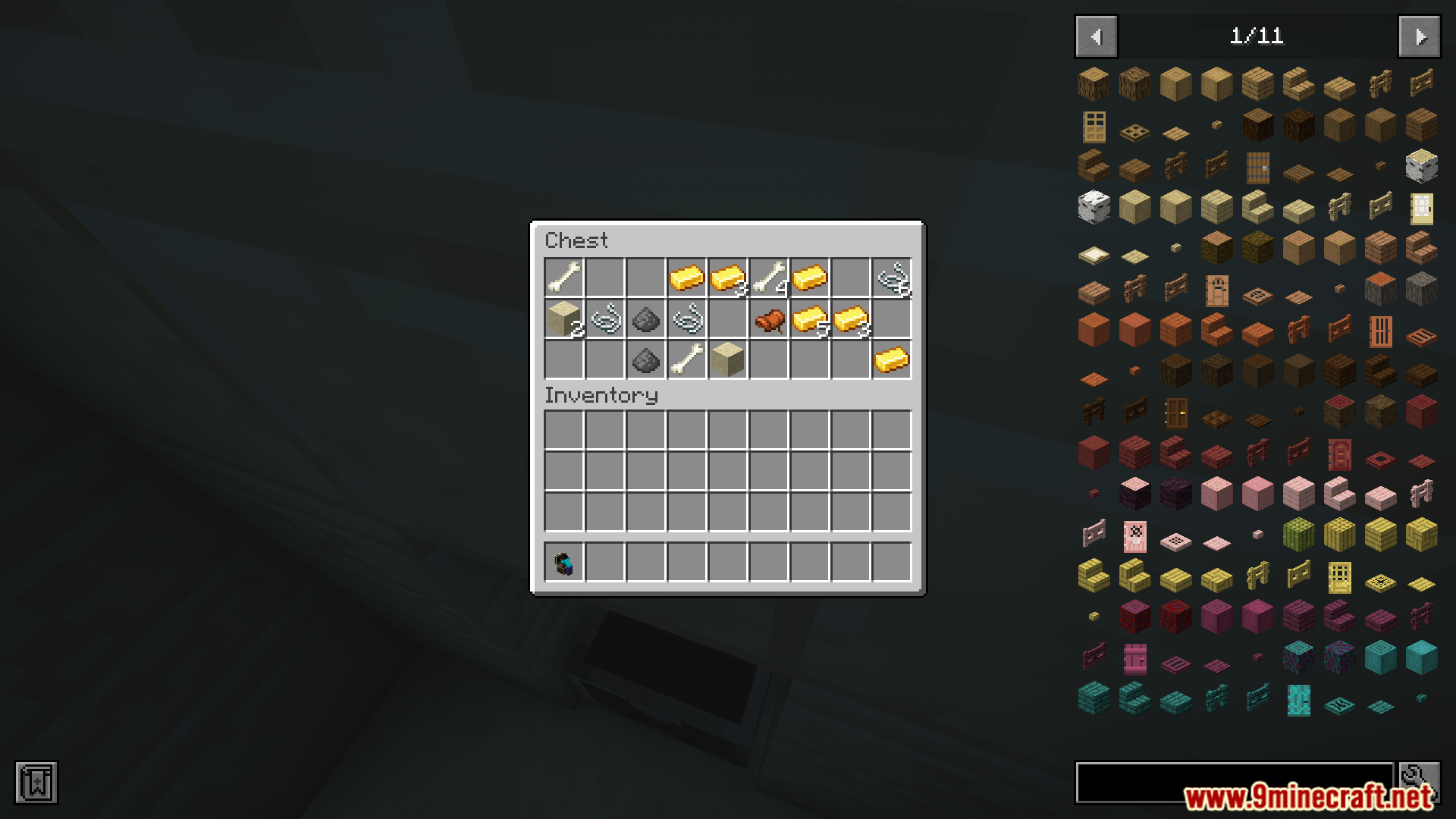The width and height of the screenshot is (1456, 819).
Task: Select the crimson stem in the item list
Action: tap(1134, 617)
